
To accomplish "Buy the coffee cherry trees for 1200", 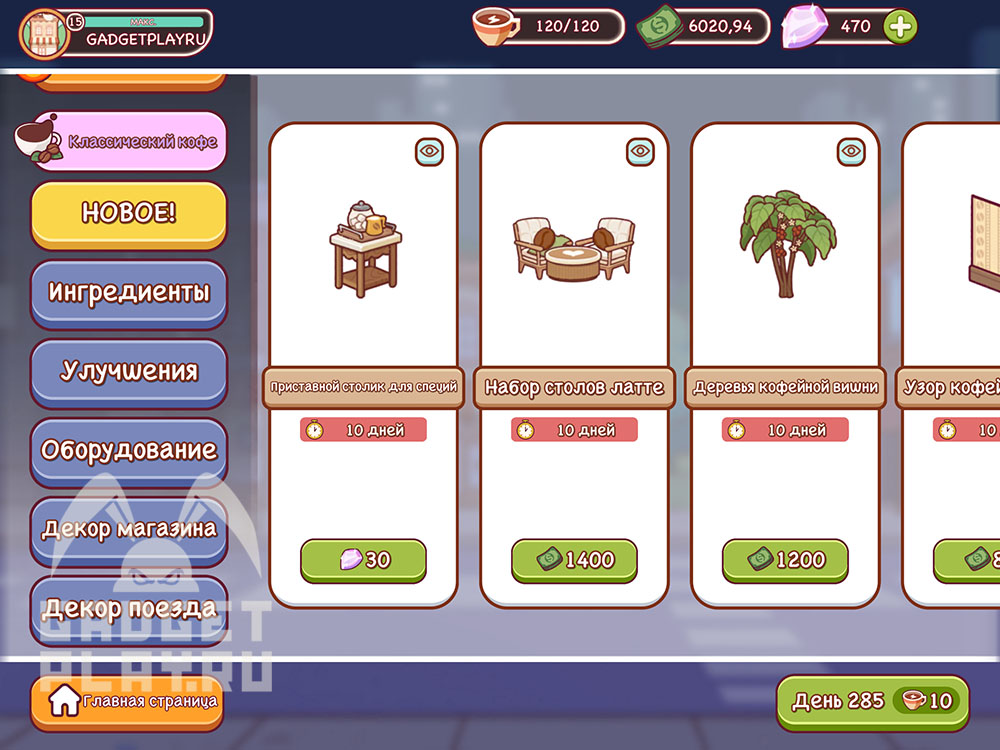I will (x=785, y=560).
